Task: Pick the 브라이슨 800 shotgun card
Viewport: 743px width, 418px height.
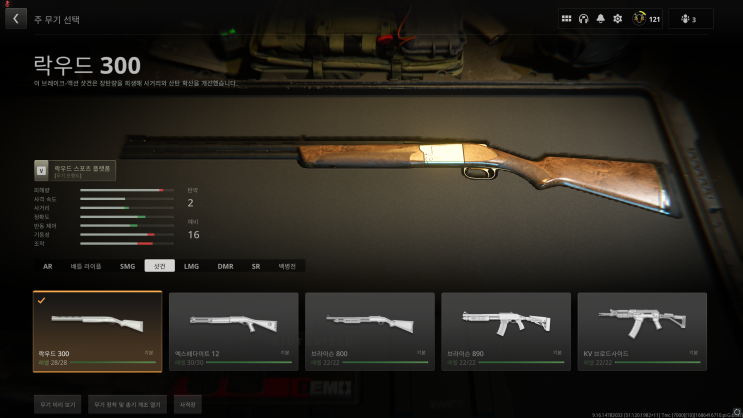Action: (369, 331)
